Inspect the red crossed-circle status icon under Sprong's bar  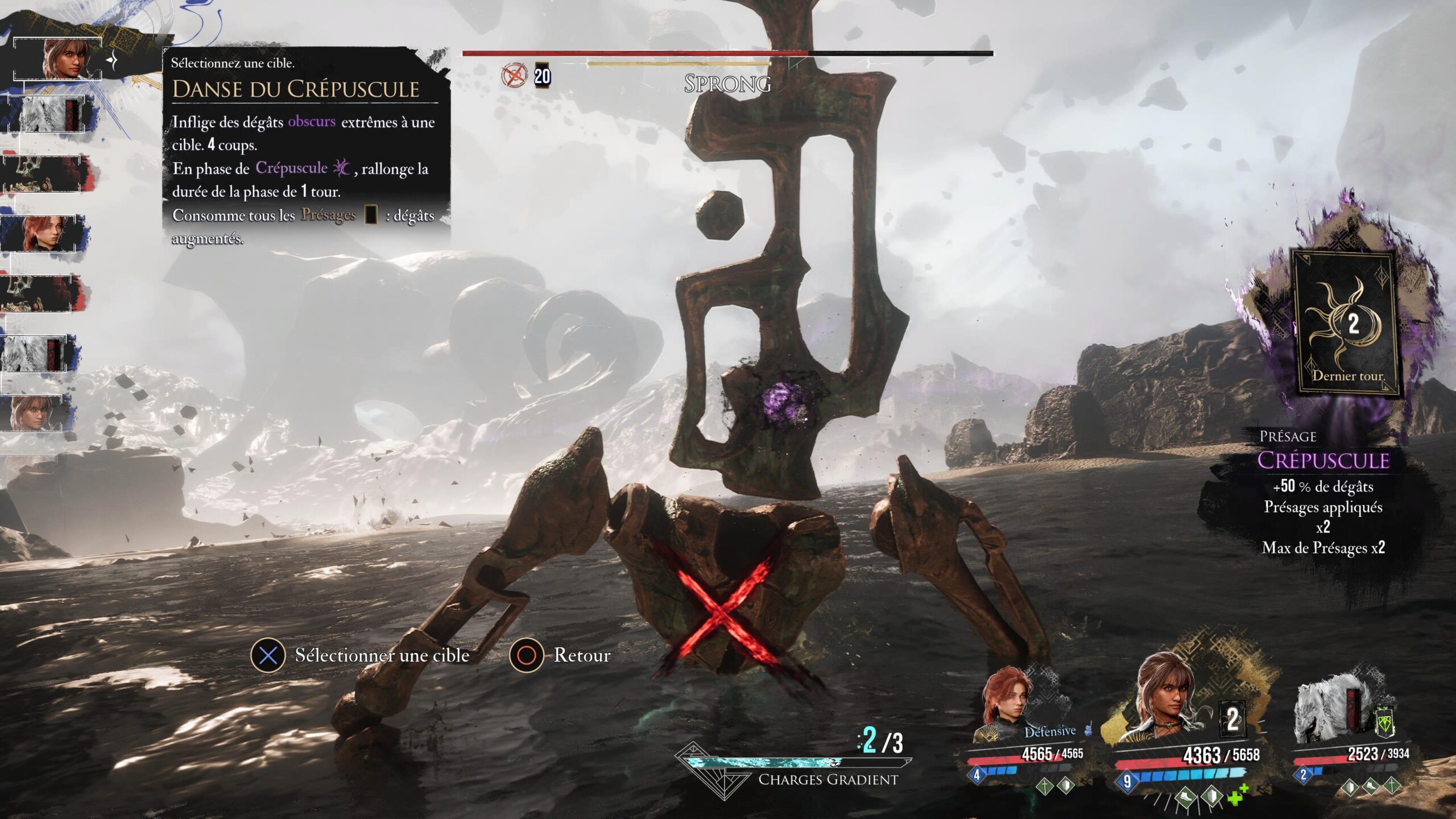(514, 76)
